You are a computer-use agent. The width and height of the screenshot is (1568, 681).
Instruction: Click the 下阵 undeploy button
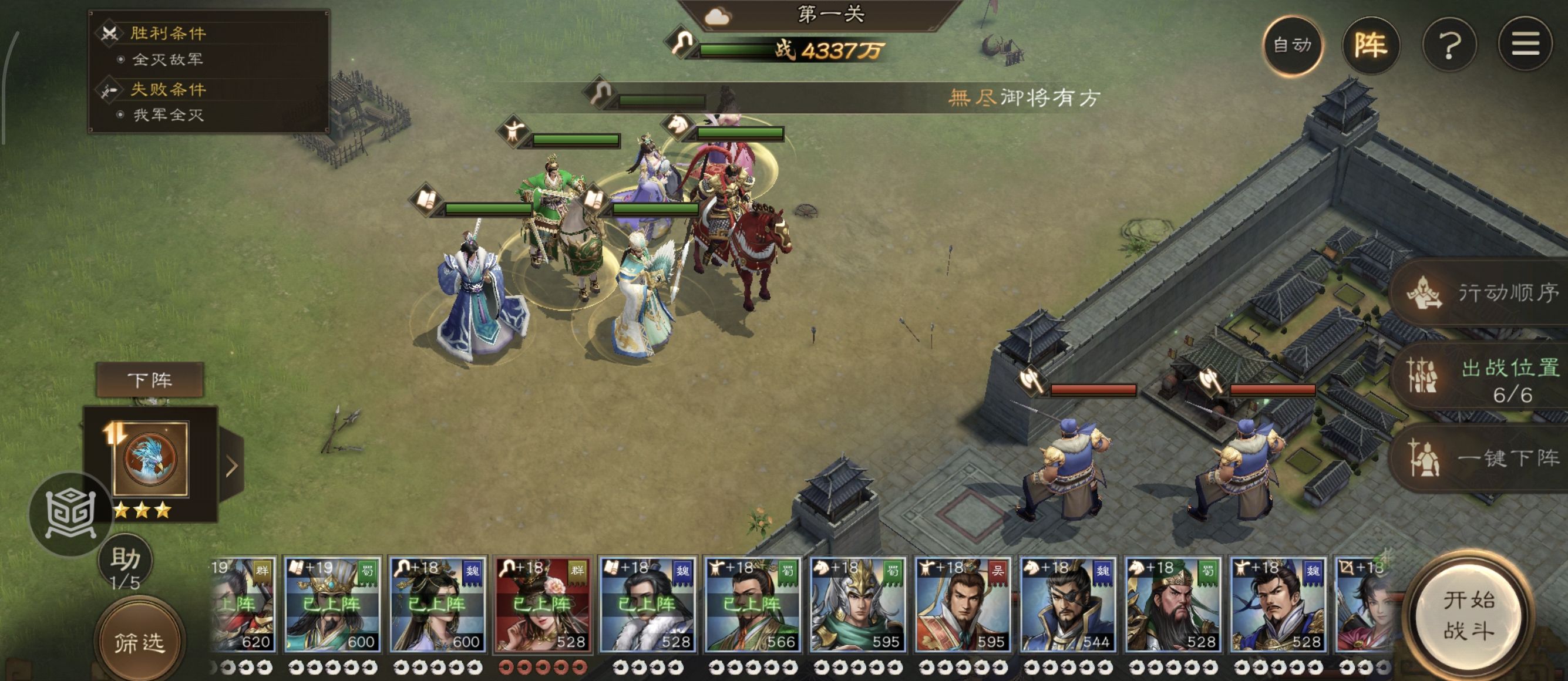click(150, 380)
